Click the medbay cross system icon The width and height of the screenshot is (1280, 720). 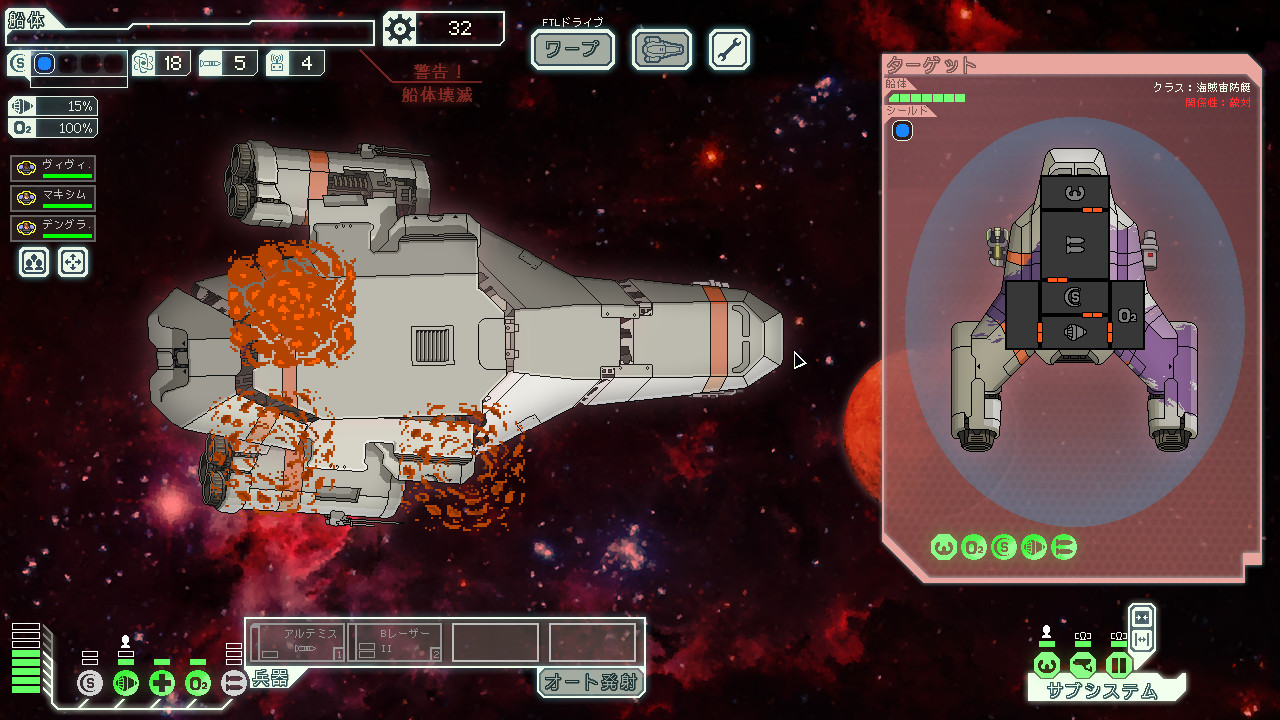tap(162, 684)
